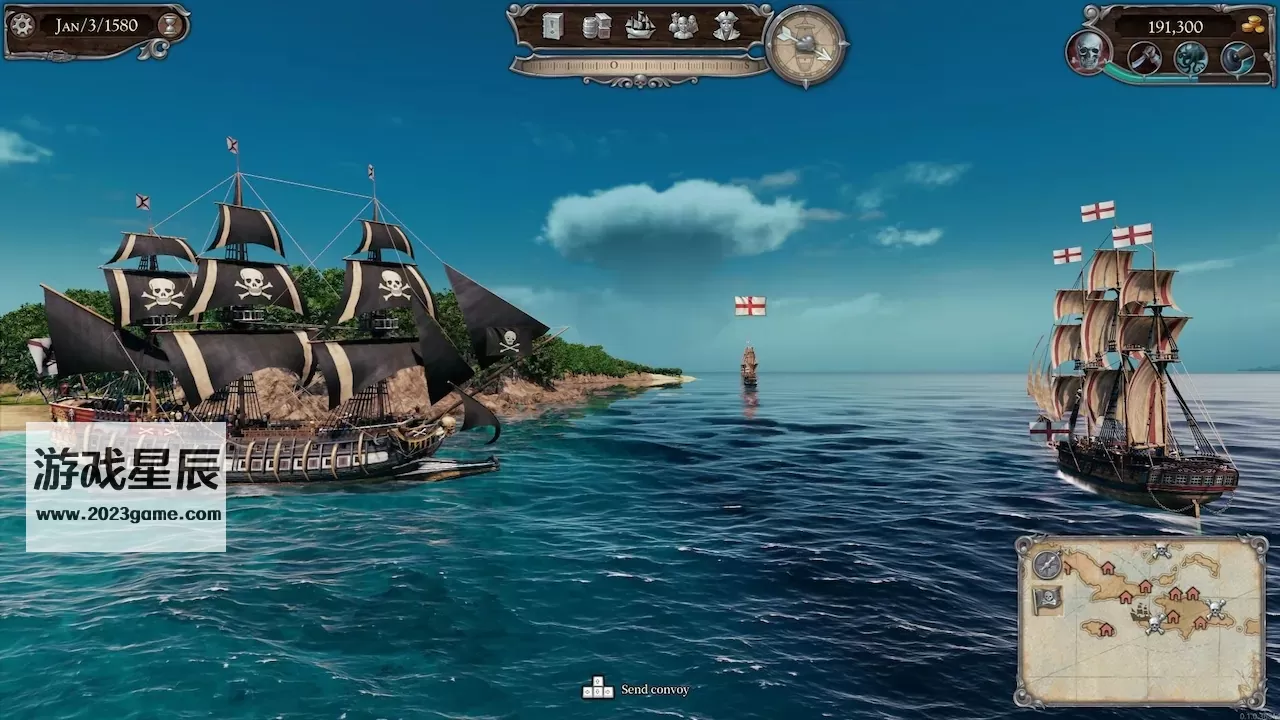Open the barrel and crates cargo menu
The height and width of the screenshot is (720, 1280).
point(597,26)
